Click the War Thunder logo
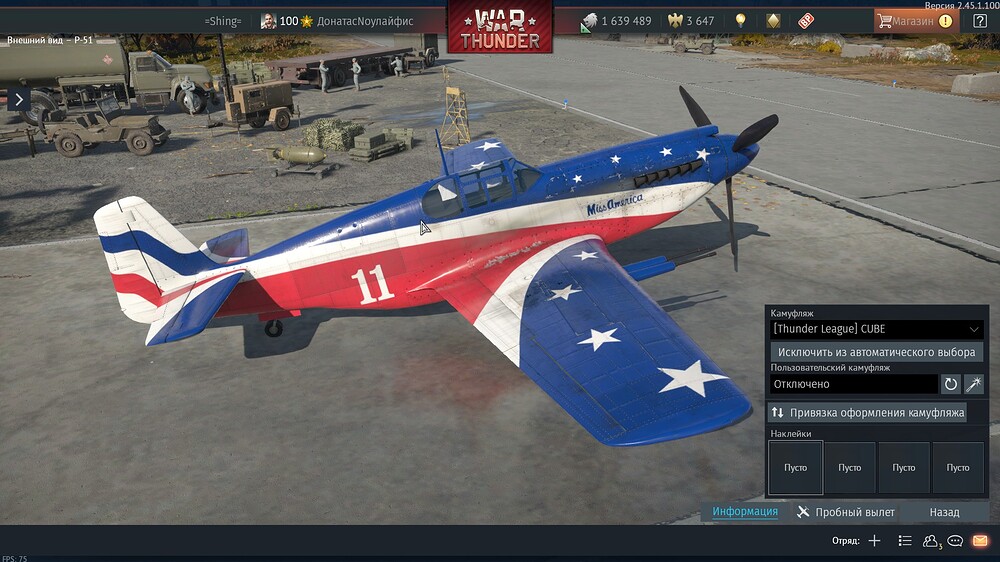 coord(499,27)
